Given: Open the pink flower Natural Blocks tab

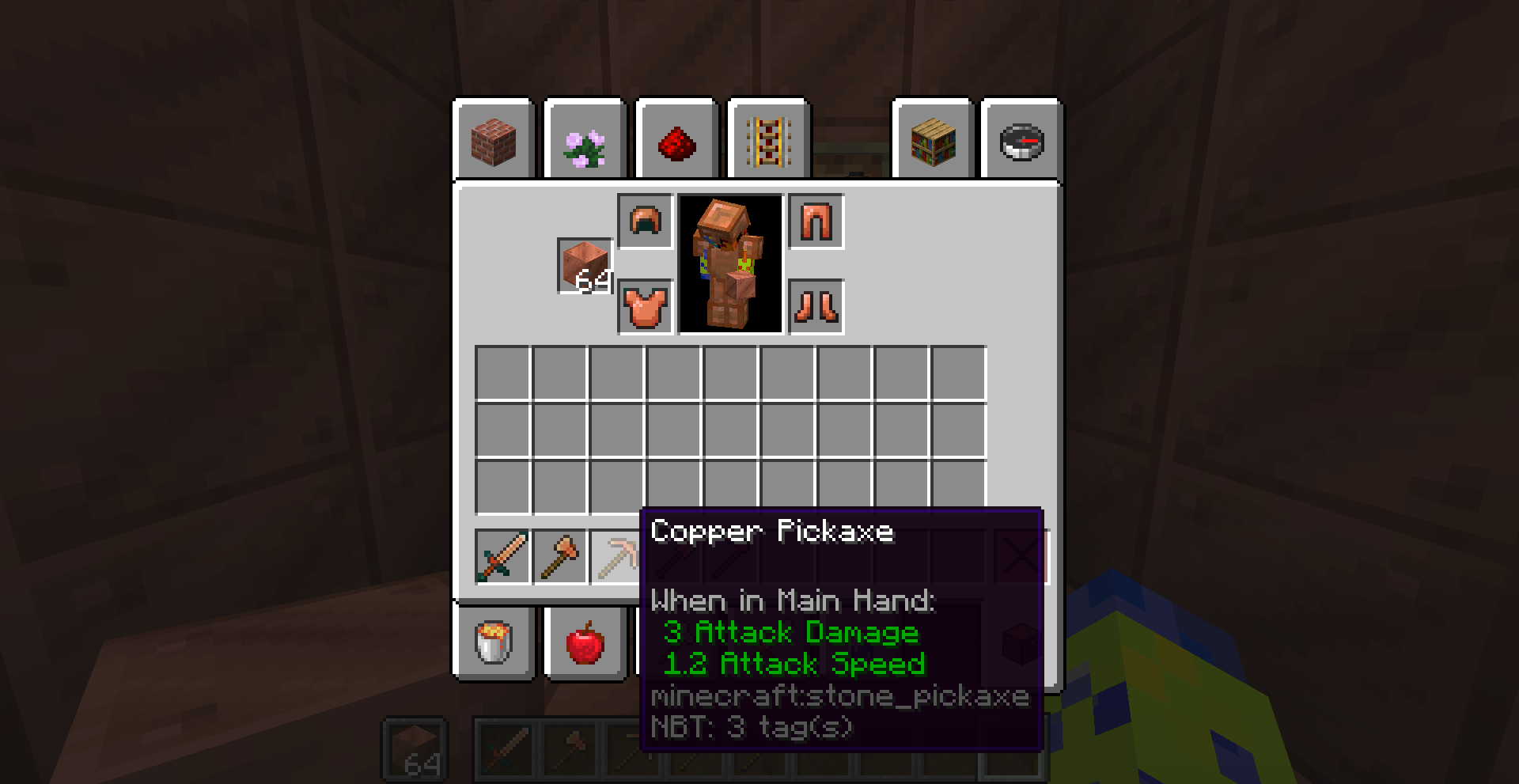Looking at the screenshot, I should pos(585,140).
